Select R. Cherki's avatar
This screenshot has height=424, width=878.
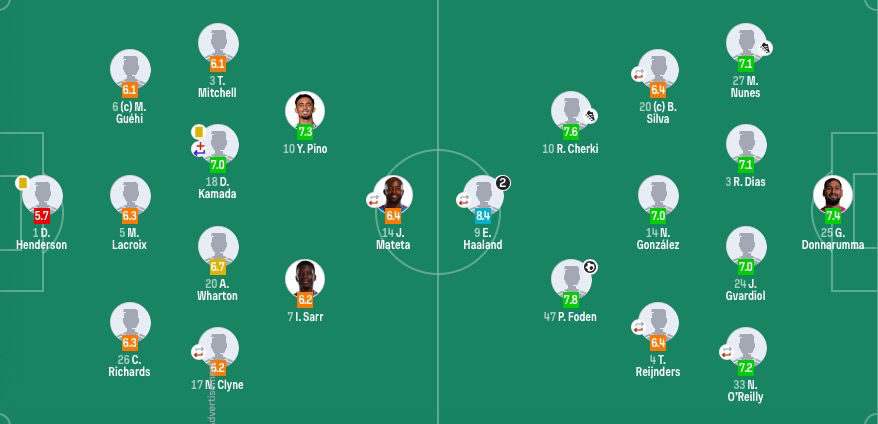click(x=570, y=112)
